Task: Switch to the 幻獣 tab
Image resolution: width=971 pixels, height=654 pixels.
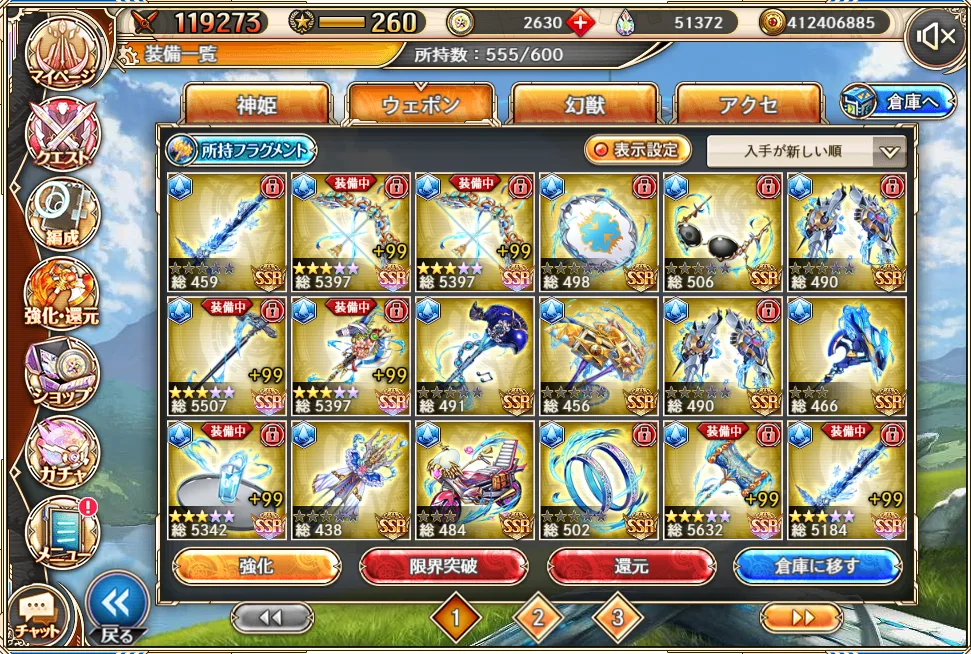Action: (584, 106)
